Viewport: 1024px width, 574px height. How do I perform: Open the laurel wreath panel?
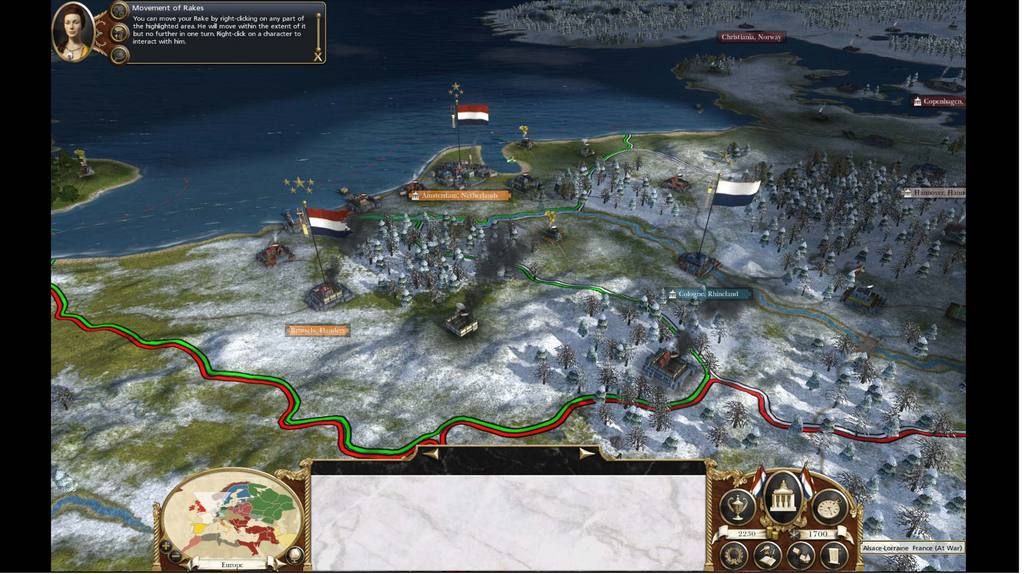735,555
